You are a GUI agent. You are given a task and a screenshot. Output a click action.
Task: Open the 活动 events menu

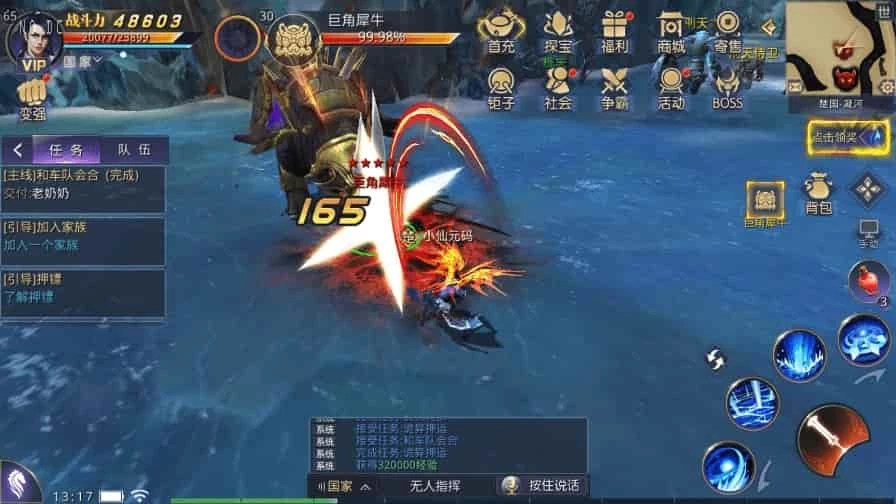coord(671,86)
